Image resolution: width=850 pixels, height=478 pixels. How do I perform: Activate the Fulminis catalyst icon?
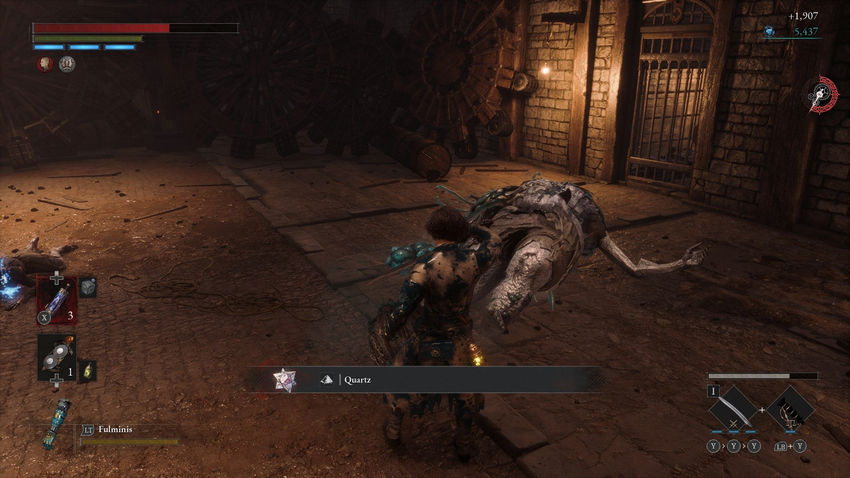(x=57, y=423)
